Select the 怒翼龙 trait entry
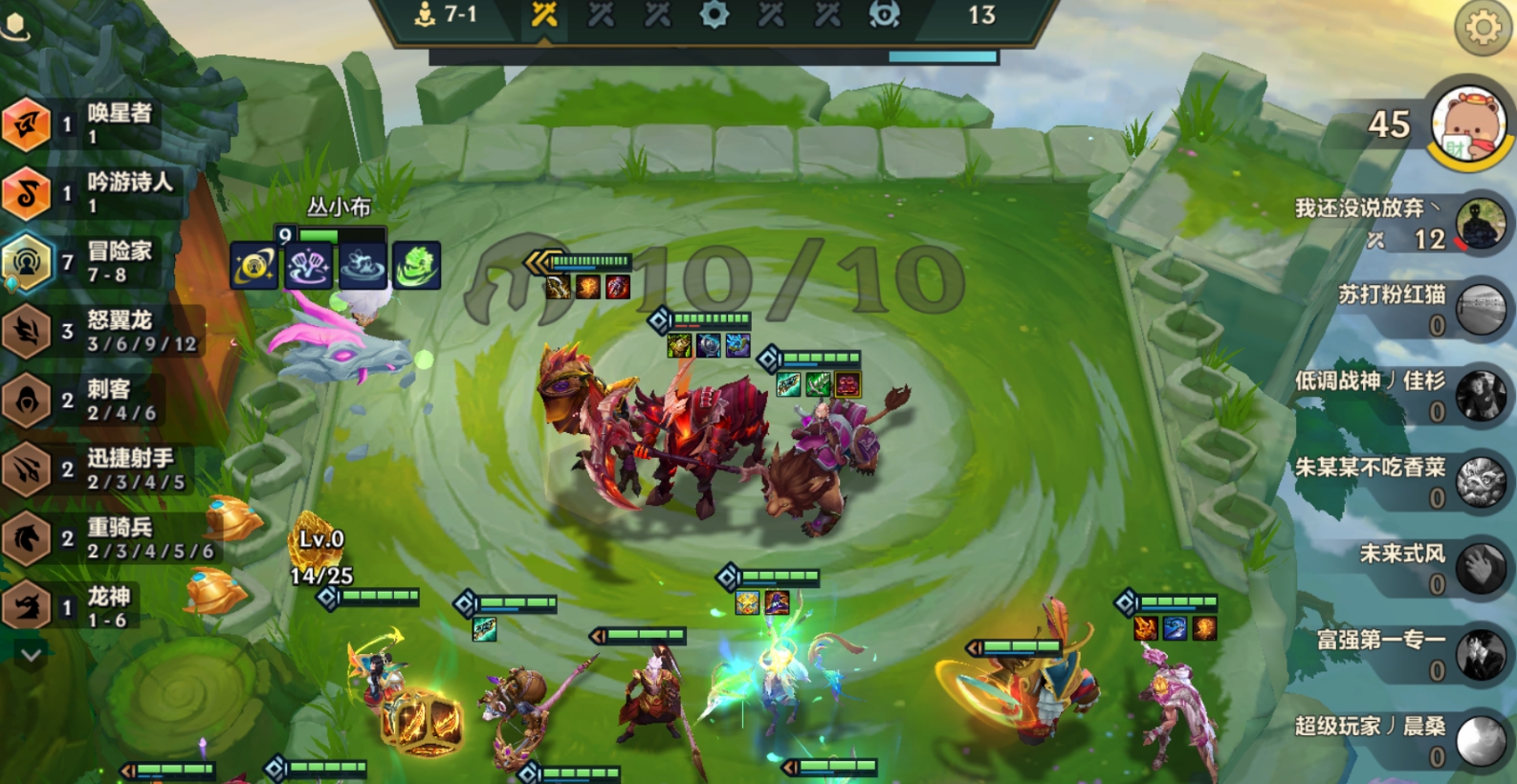1517x784 pixels. pyautogui.click(x=100, y=331)
